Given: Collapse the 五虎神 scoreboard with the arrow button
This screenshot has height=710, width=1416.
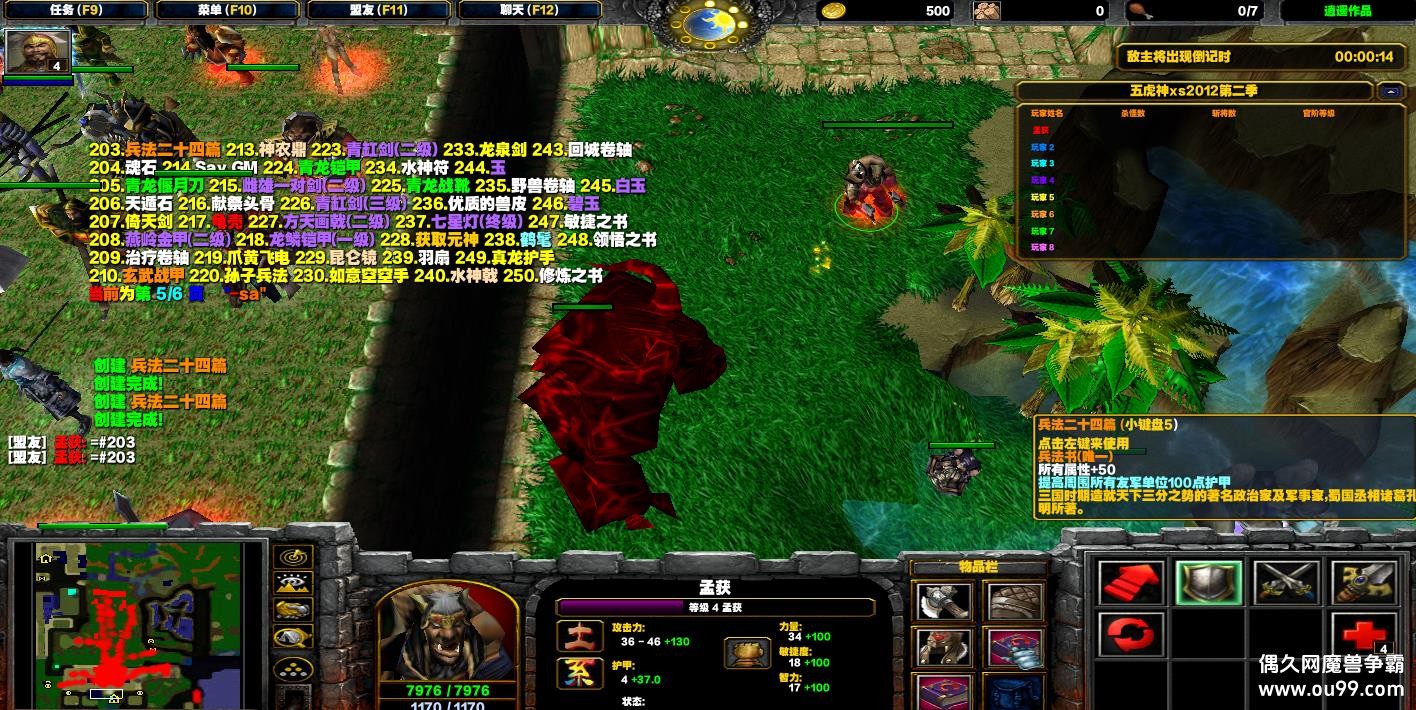Looking at the screenshot, I should tap(1390, 91).
